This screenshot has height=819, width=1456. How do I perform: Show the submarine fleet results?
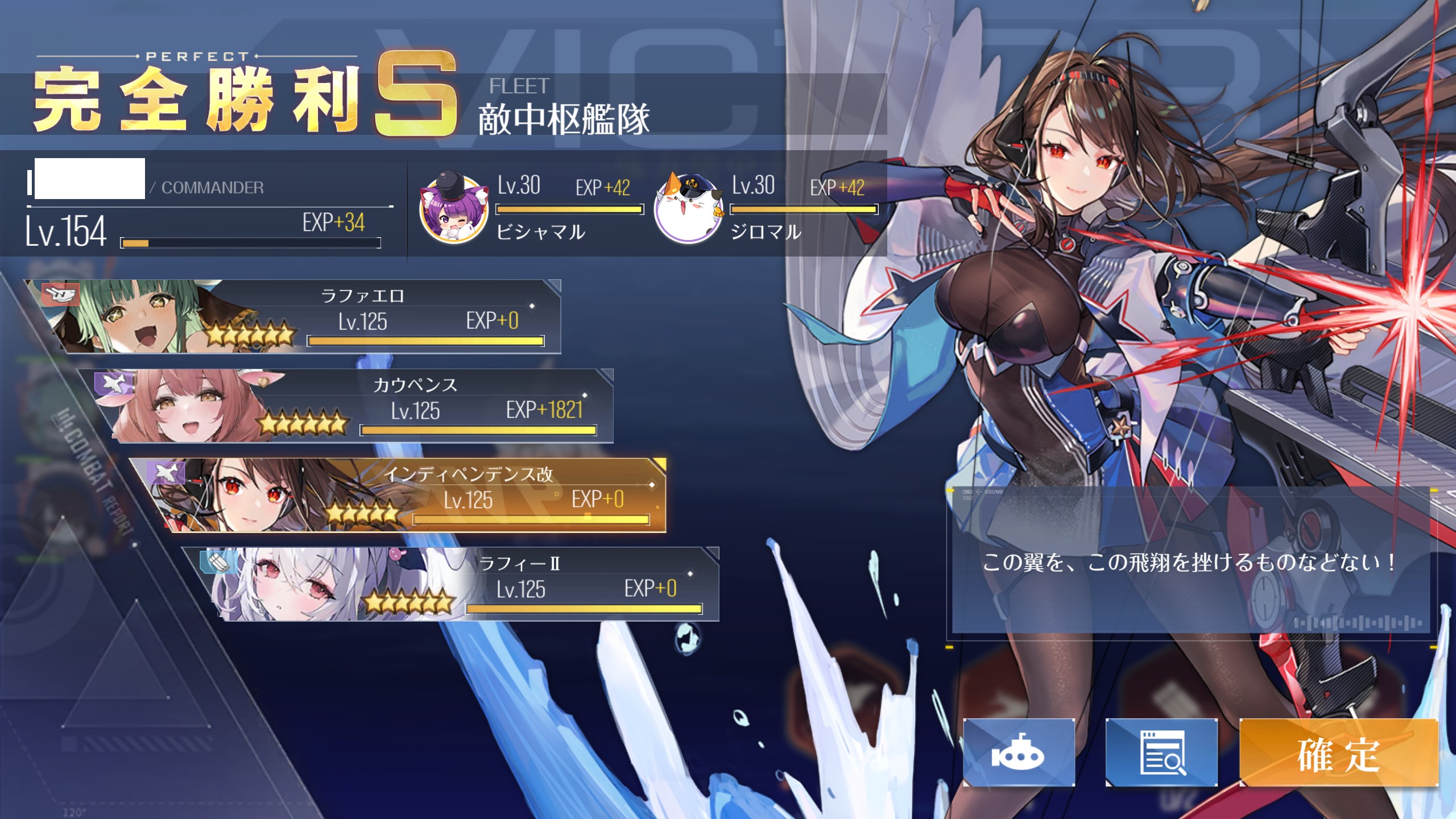click(x=1019, y=754)
